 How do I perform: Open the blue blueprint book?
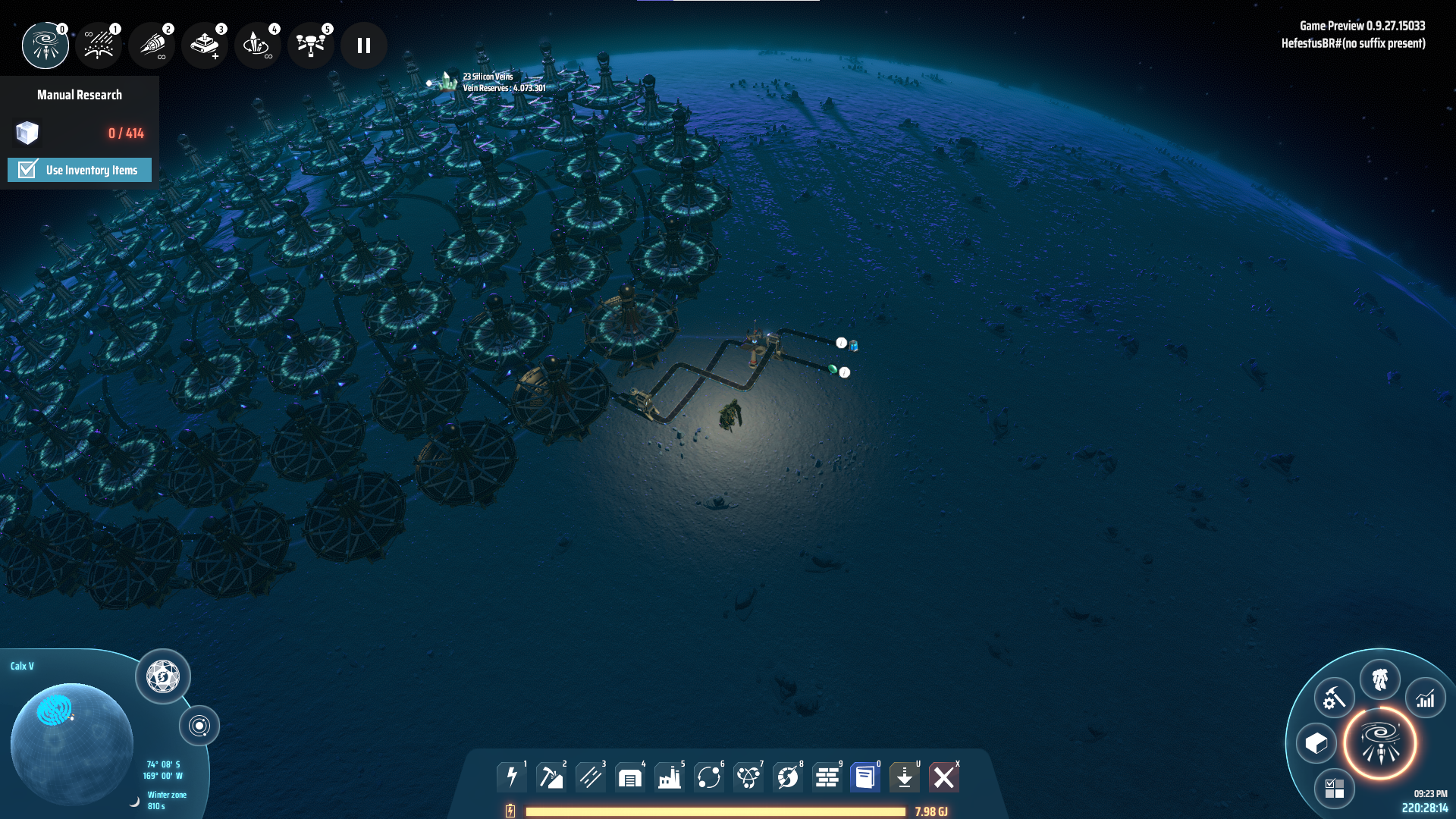click(865, 777)
